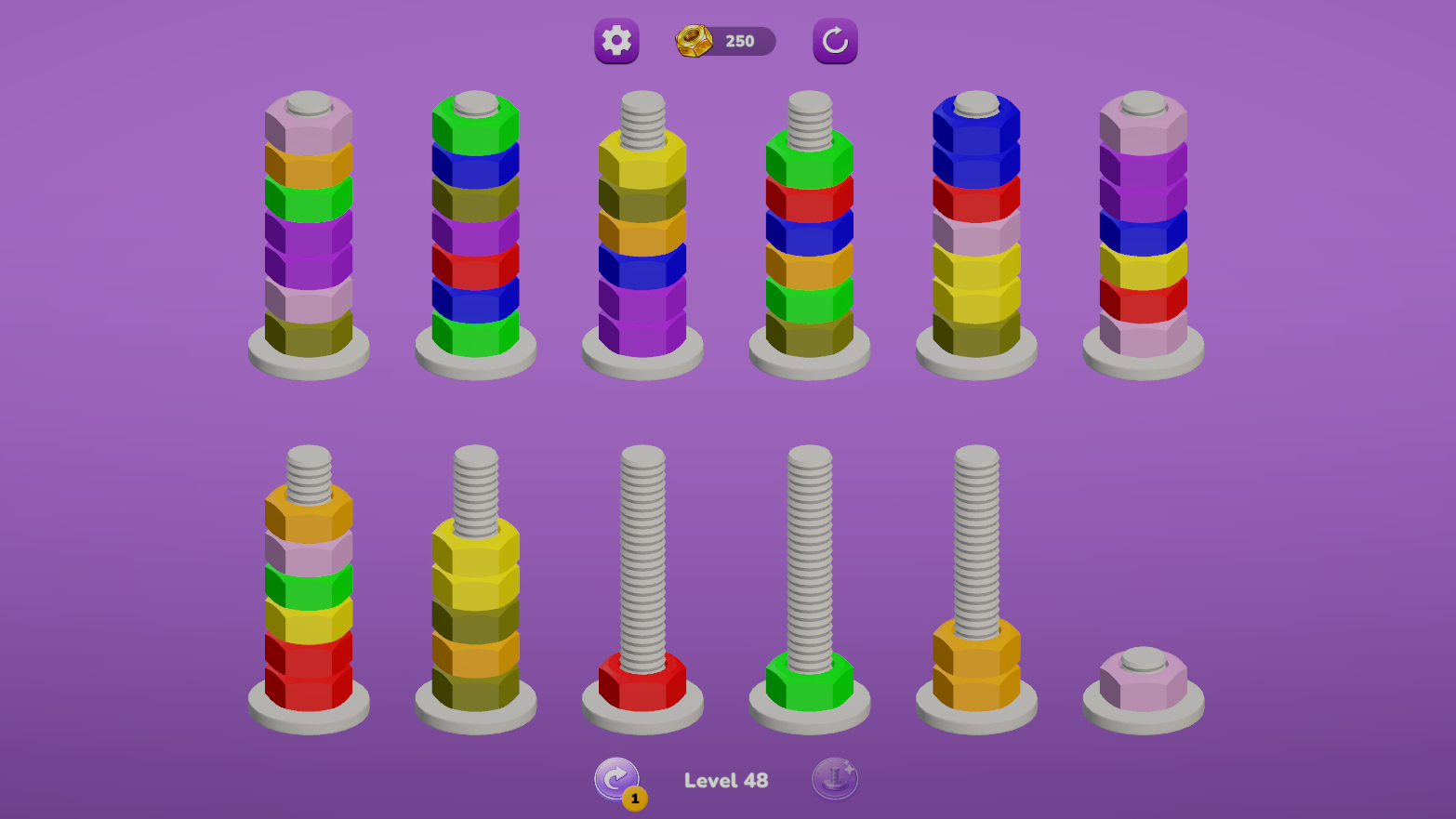Click the golden nut currency icon
Viewport: 1456px width, 819px height.
(x=692, y=39)
